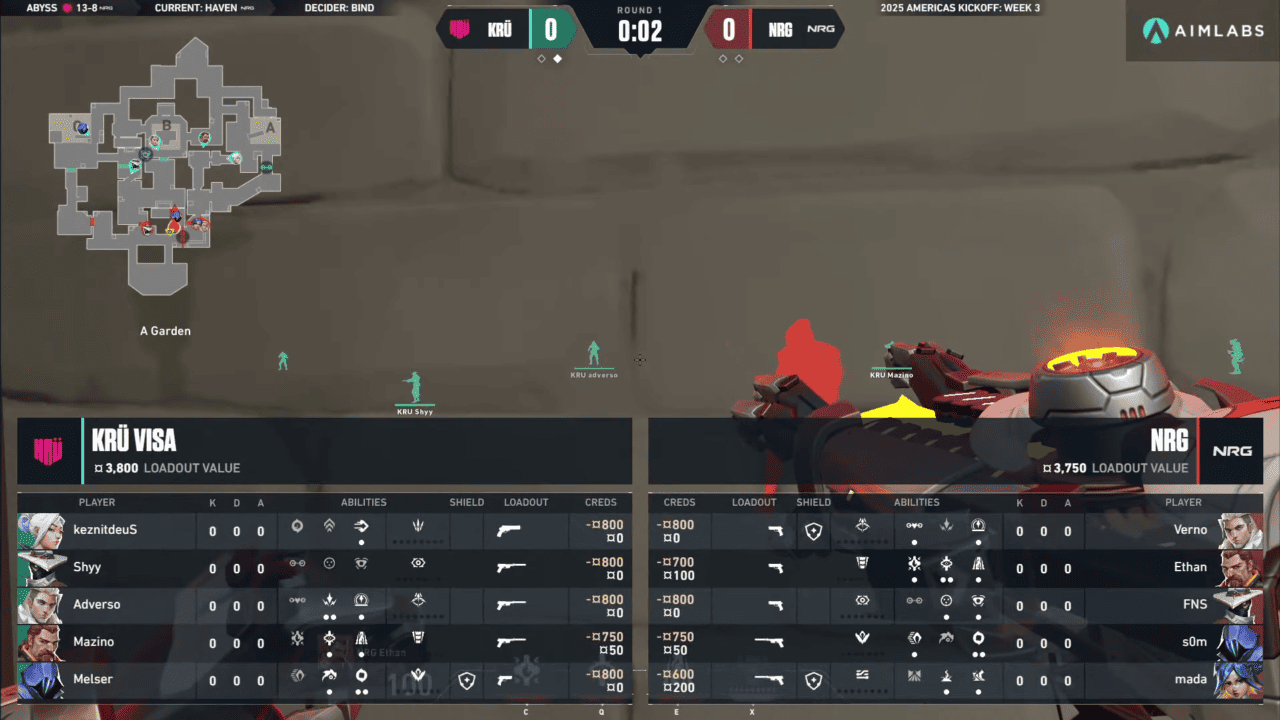The image size is (1280, 720).
Task: Select the FNS player row
Action: [955, 604]
